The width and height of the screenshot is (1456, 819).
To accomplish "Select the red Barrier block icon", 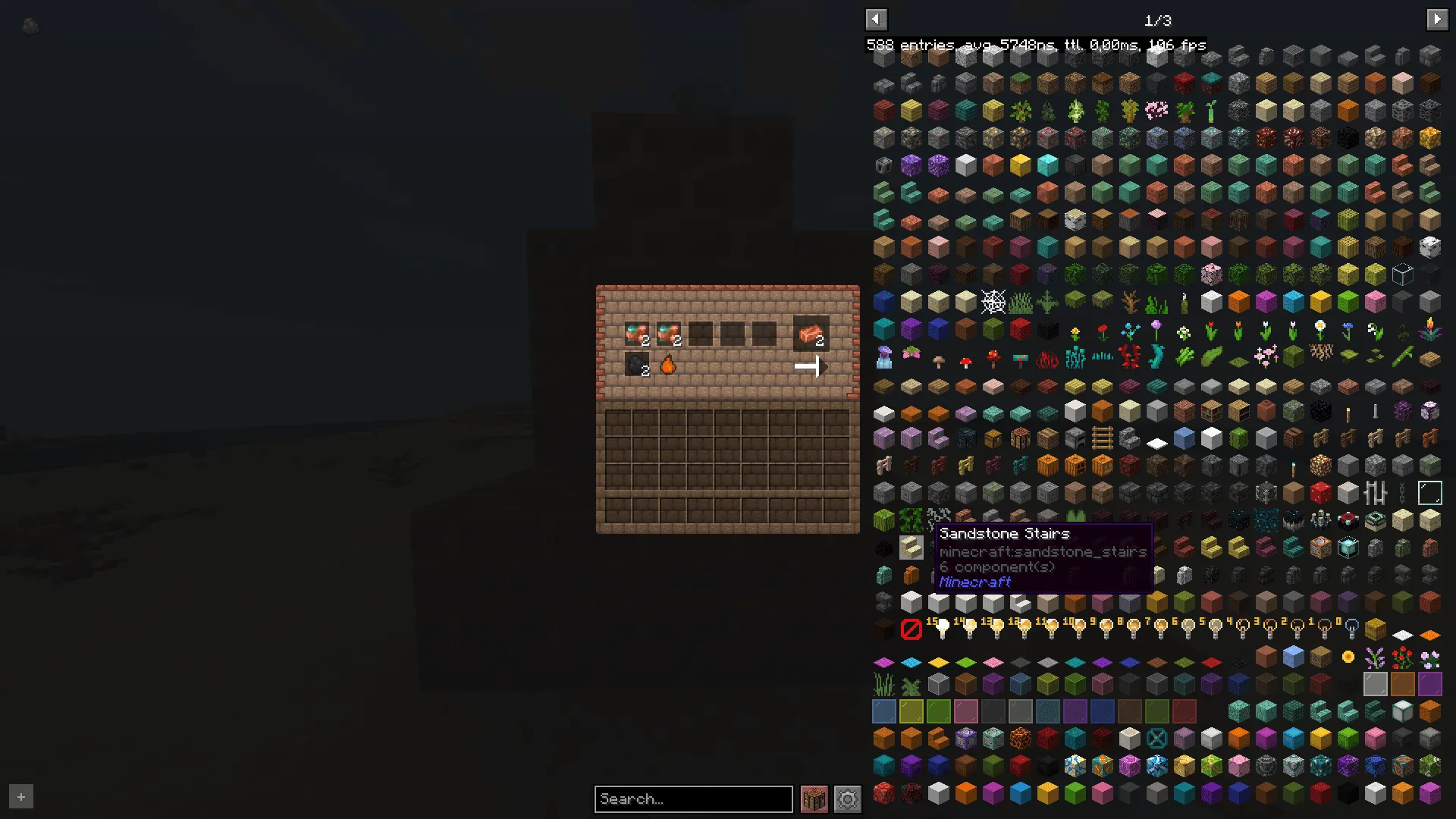I will (912, 629).
